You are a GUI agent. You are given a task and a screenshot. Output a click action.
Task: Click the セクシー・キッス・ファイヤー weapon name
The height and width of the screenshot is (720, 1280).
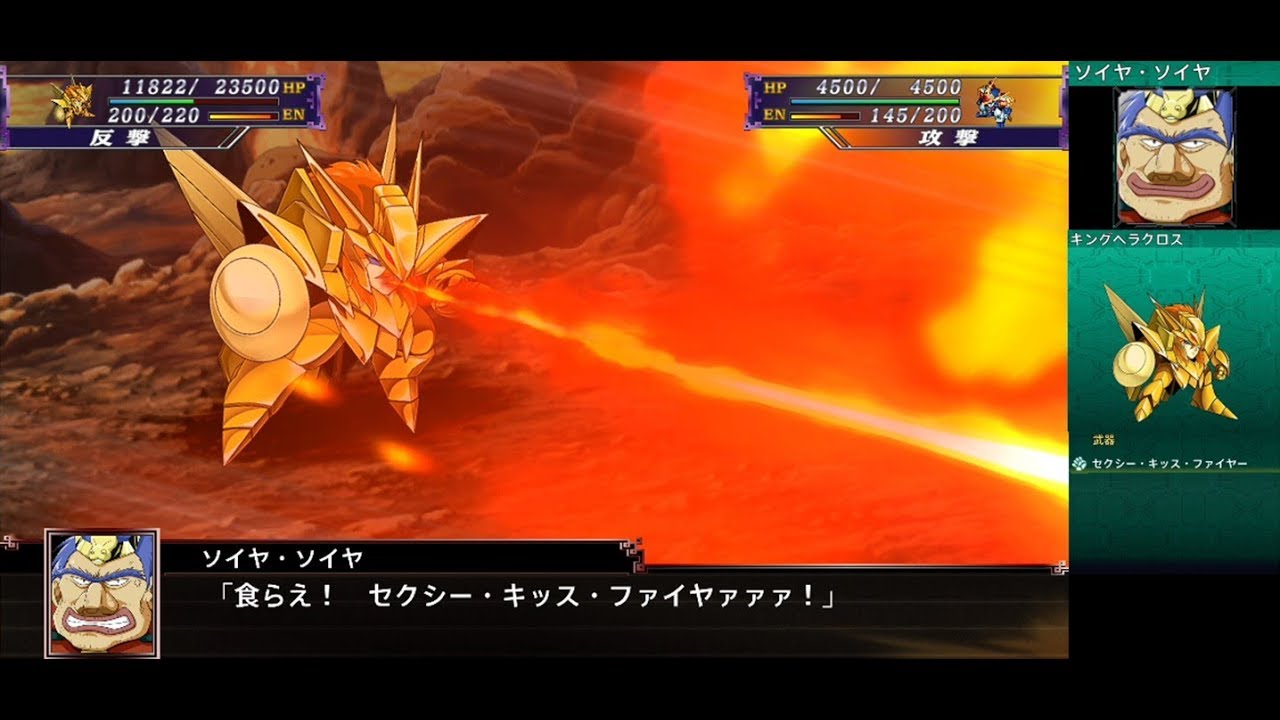click(1170, 461)
